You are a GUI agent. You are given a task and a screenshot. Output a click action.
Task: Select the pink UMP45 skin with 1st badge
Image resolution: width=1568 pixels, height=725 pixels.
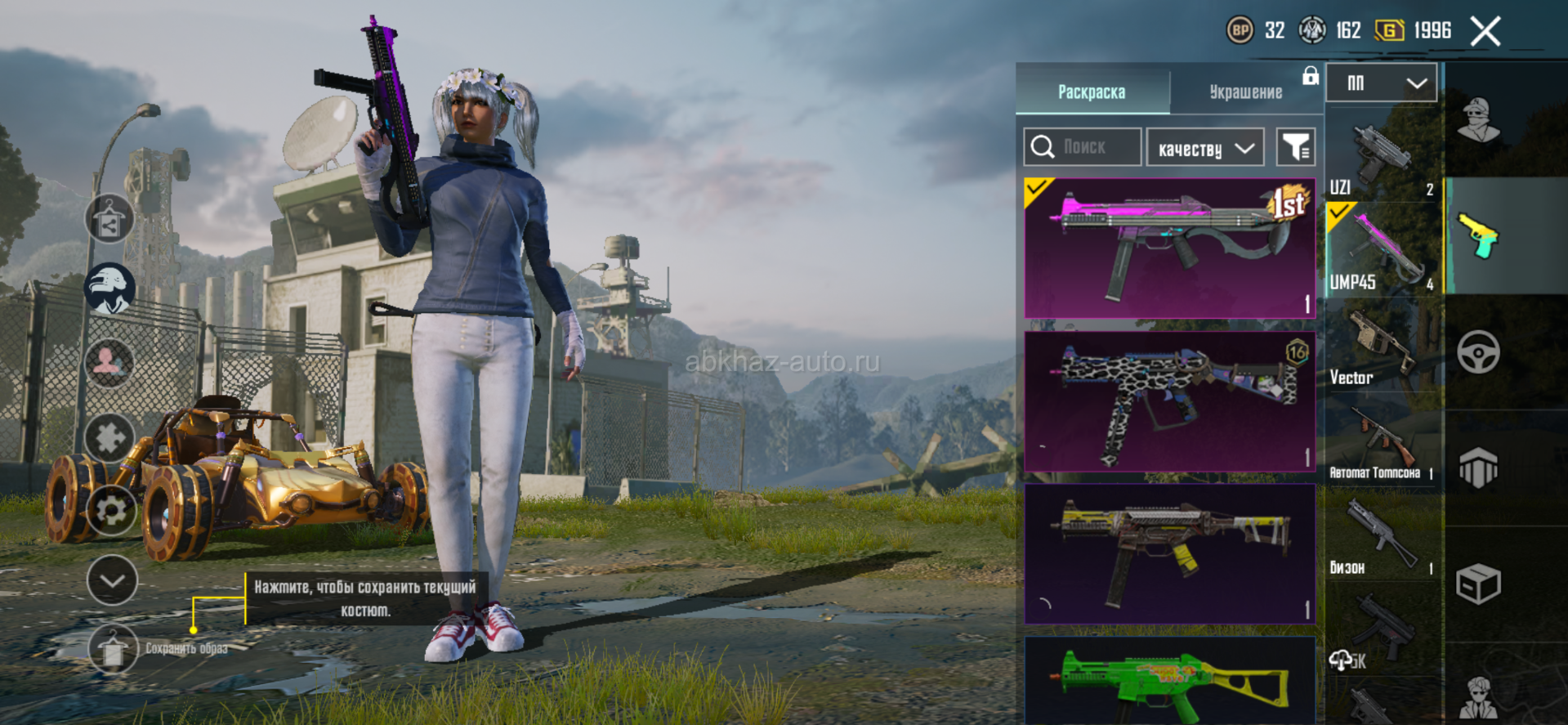click(1169, 248)
